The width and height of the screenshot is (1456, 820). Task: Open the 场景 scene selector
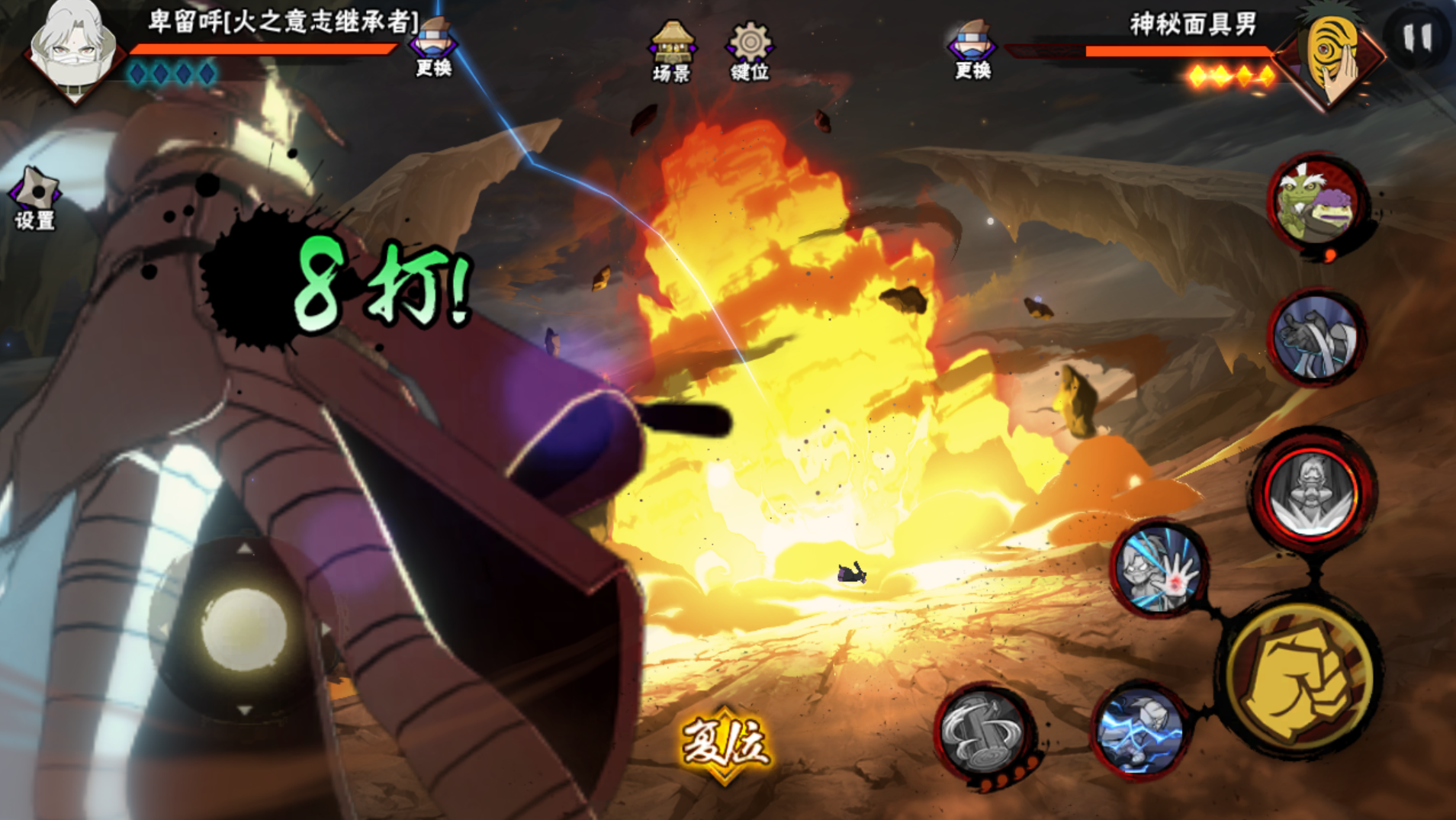pyautogui.click(x=671, y=51)
